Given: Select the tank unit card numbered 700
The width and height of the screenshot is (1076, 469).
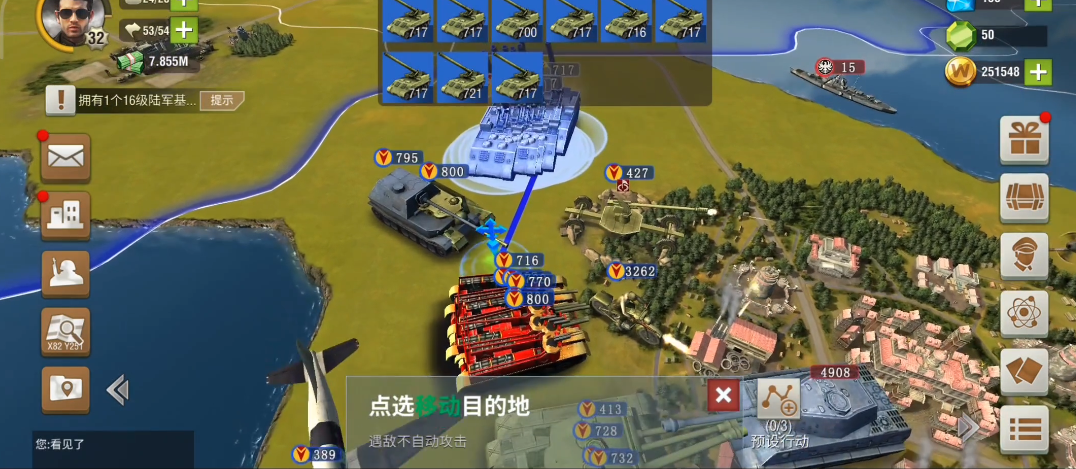Looking at the screenshot, I should (x=517, y=20).
